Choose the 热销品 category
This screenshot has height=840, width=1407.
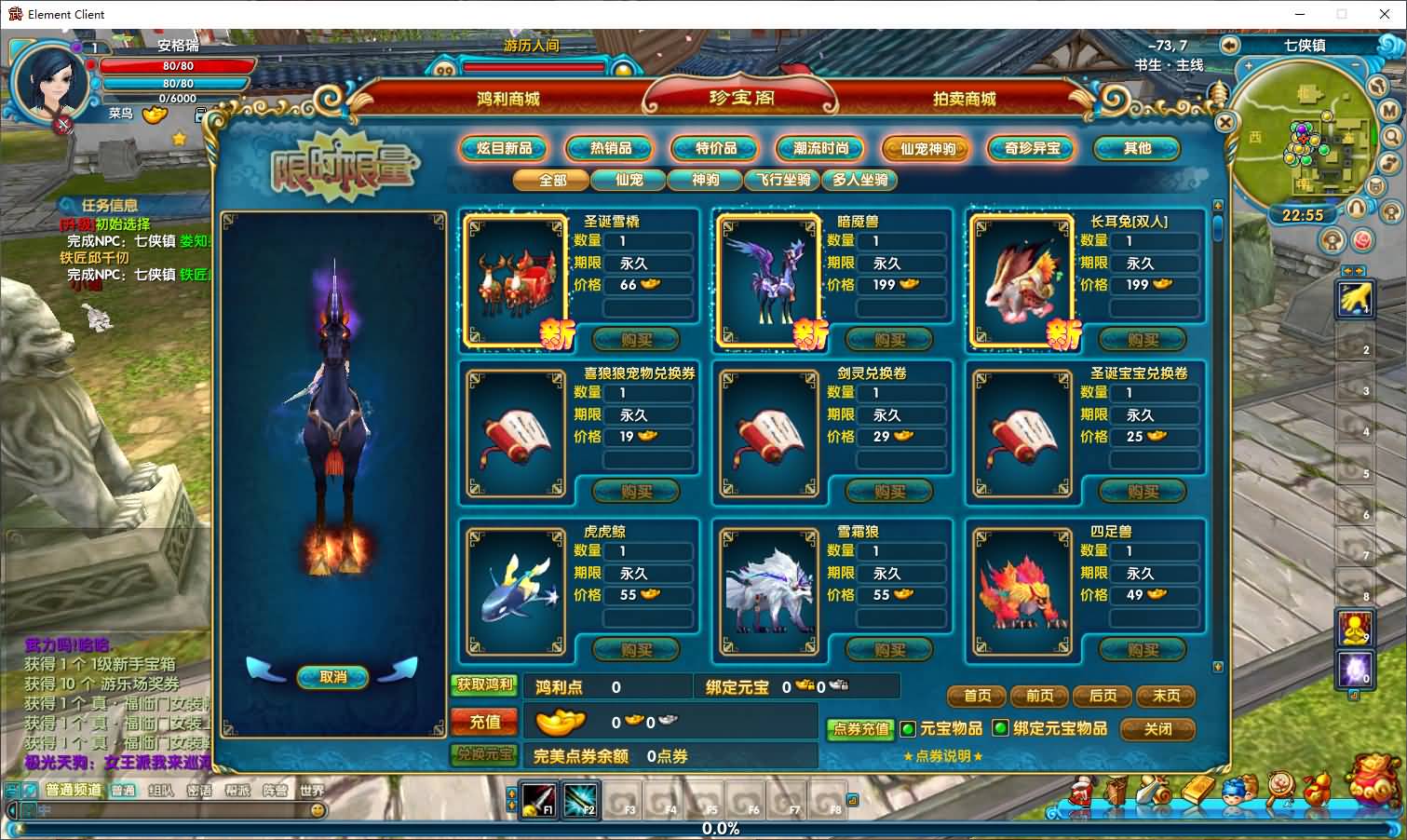pos(611,148)
